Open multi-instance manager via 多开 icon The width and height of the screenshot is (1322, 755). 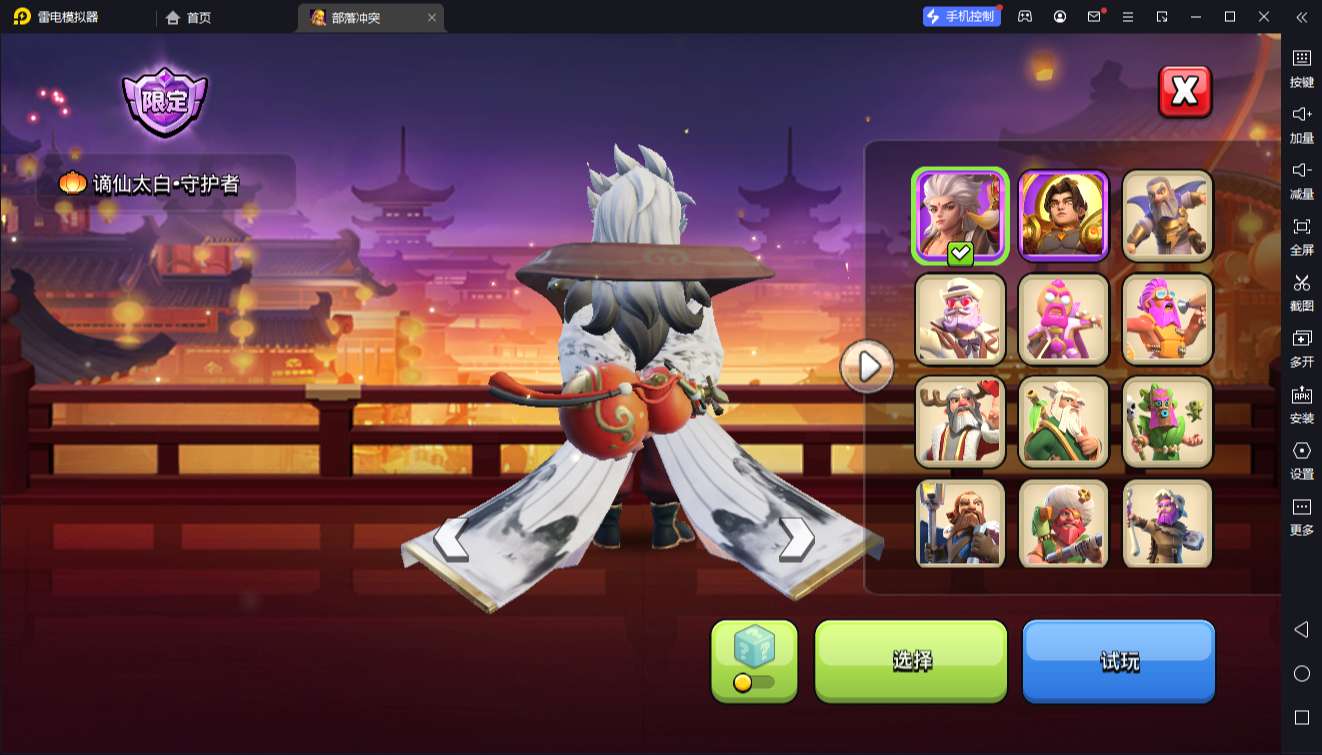pyautogui.click(x=1301, y=349)
